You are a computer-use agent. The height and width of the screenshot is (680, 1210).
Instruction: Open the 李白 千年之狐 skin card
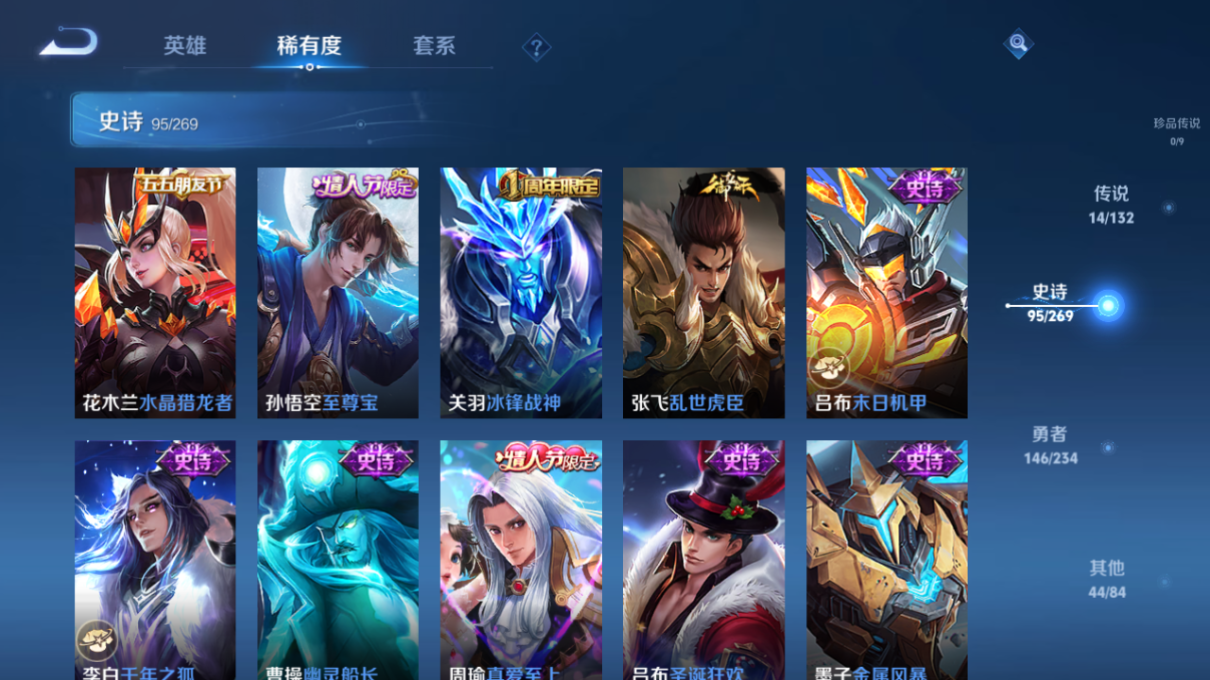(x=155, y=560)
